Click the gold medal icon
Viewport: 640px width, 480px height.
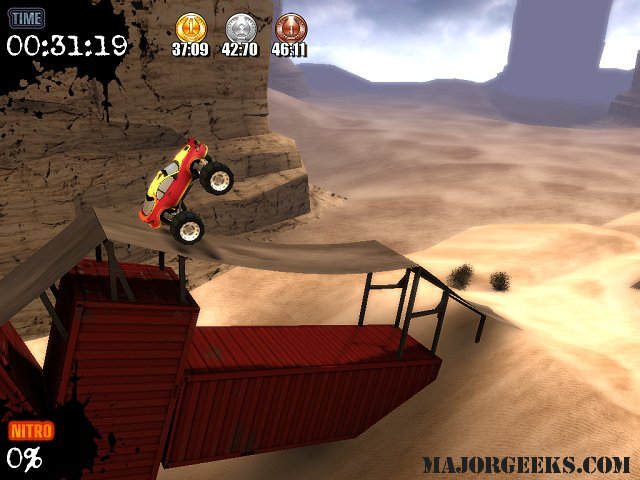[x=189, y=27]
